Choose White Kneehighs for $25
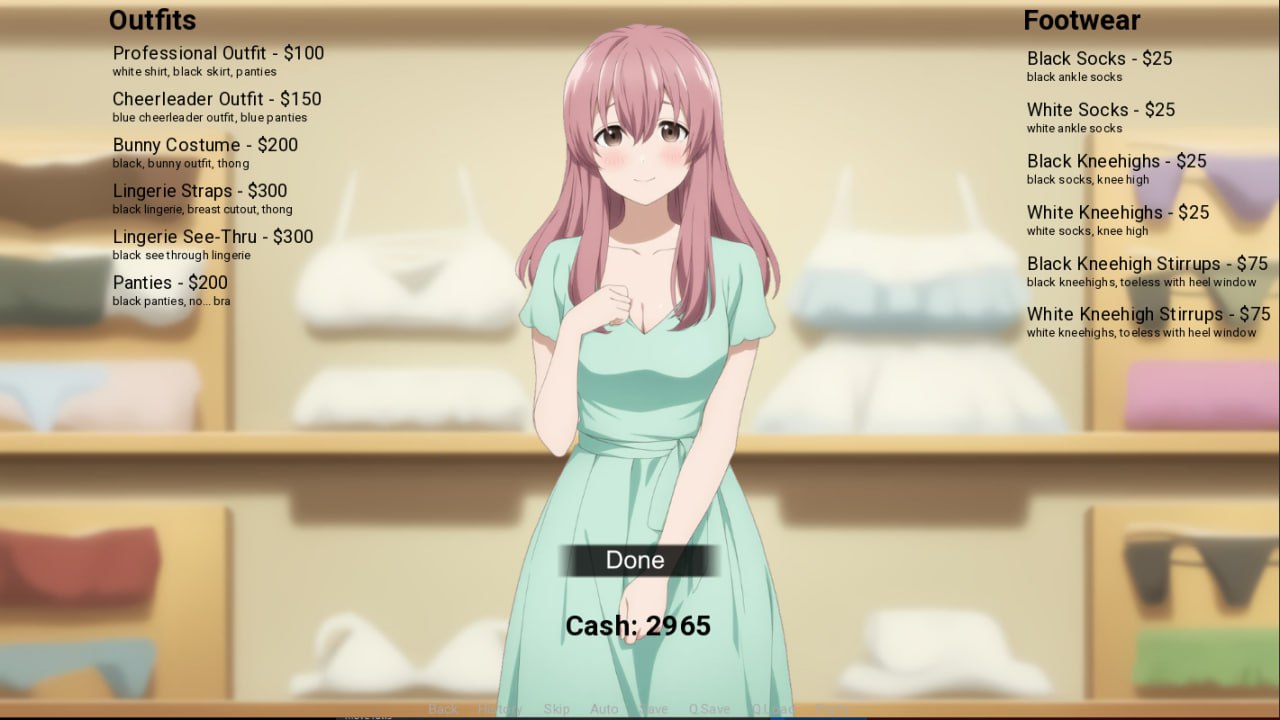The height and width of the screenshot is (720, 1280). coord(1117,212)
